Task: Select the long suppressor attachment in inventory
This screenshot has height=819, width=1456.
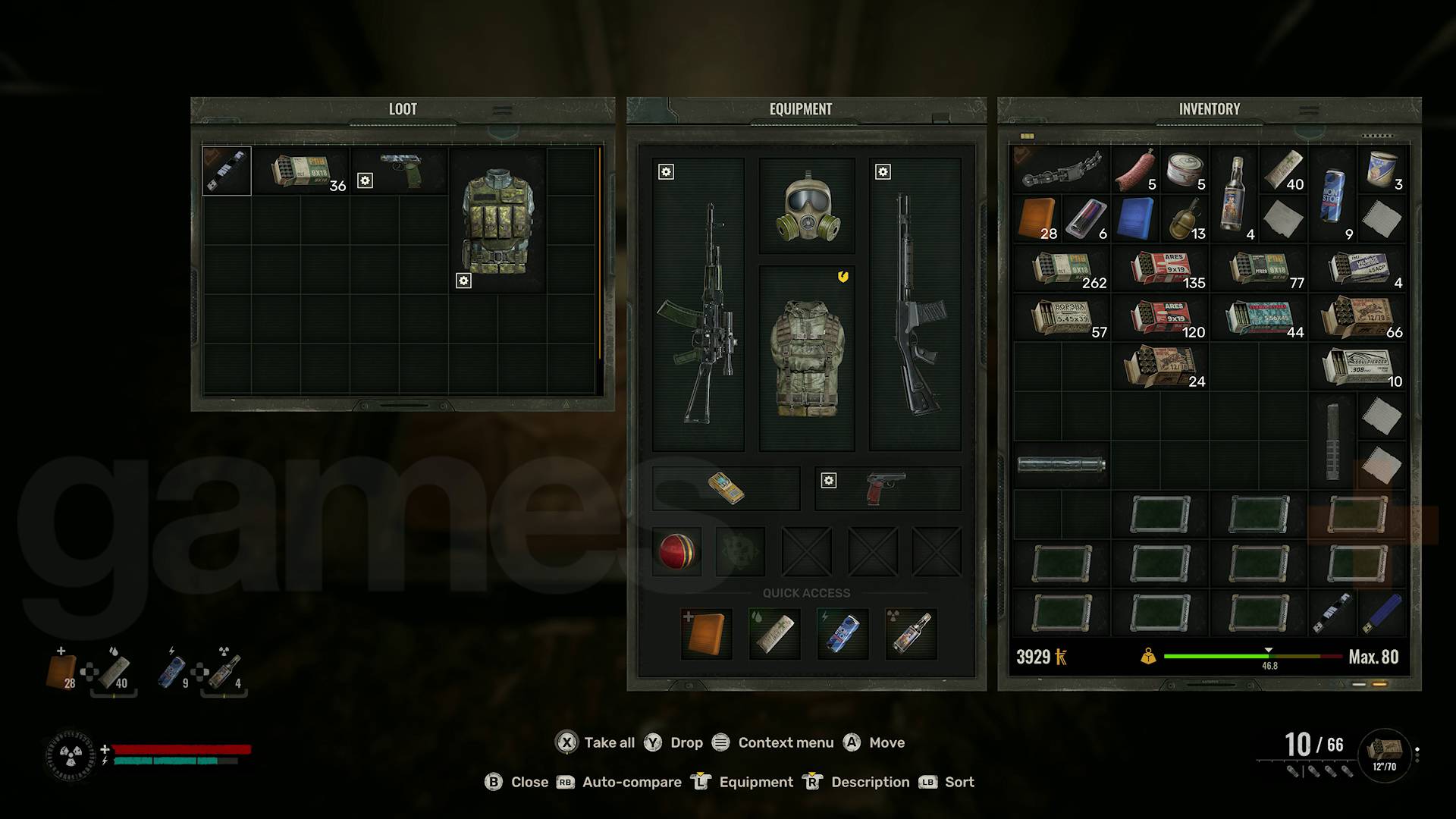Action: (x=1061, y=464)
